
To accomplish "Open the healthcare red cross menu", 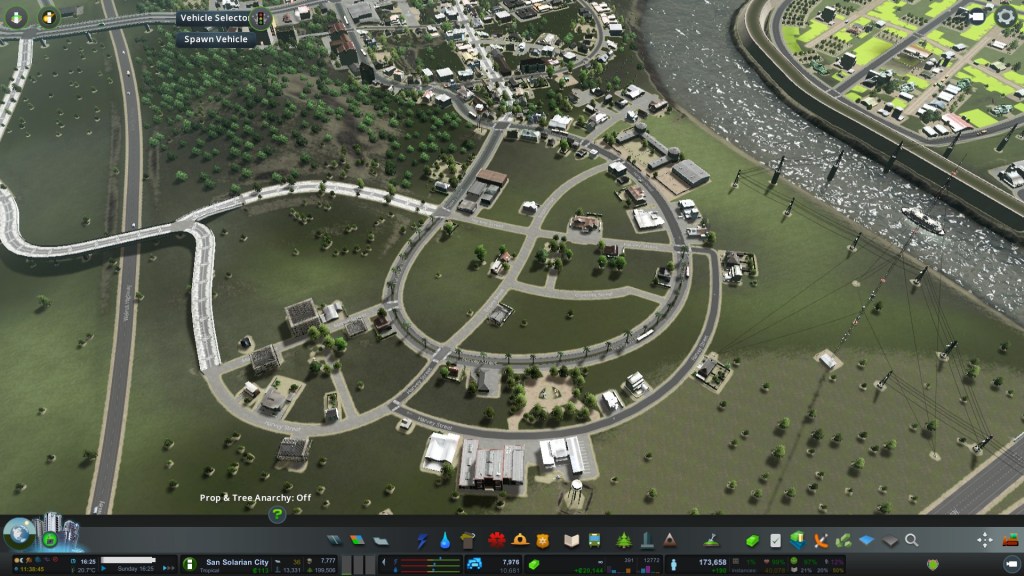I will 496,540.
